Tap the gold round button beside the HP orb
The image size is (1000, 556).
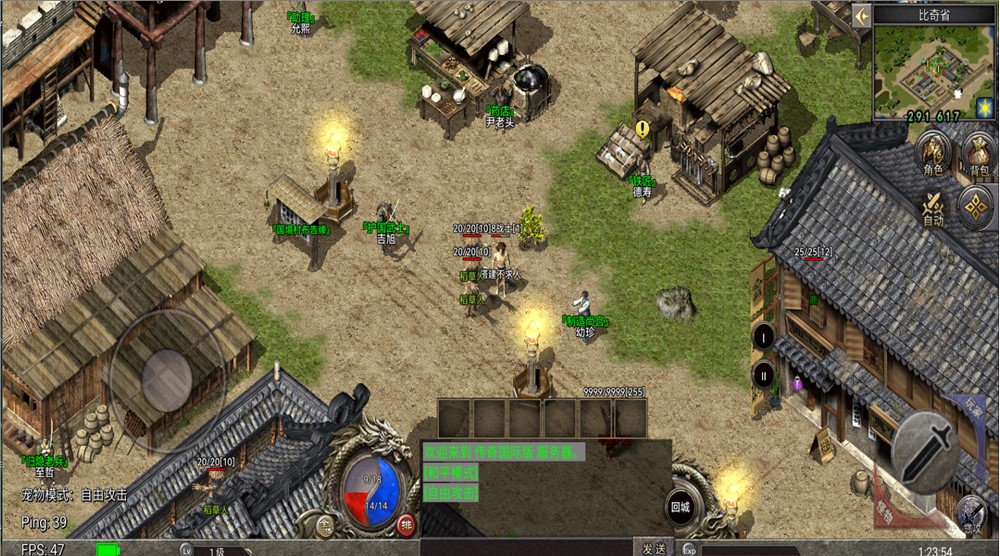[x=325, y=524]
